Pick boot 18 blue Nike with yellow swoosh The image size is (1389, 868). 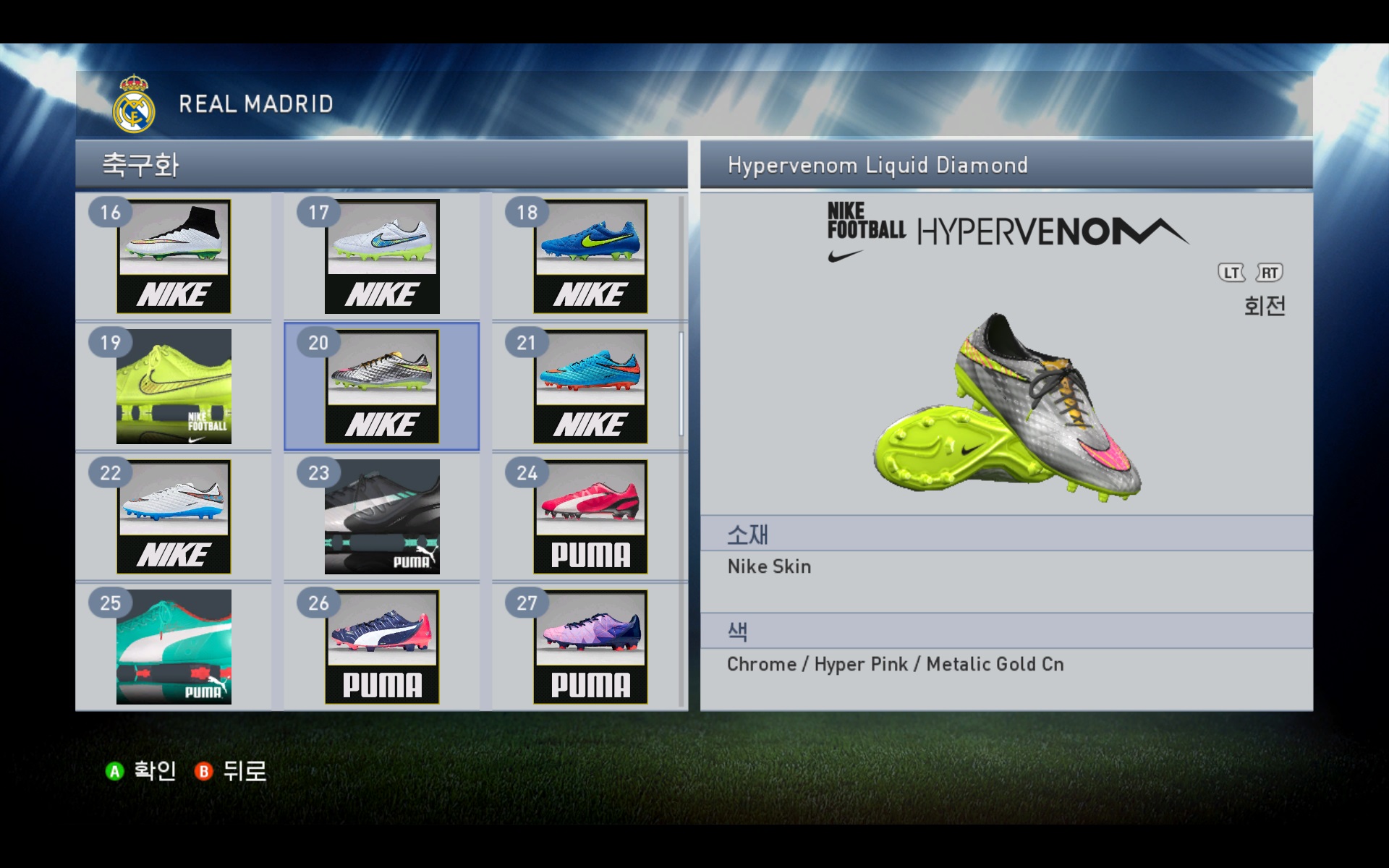click(590, 256)
